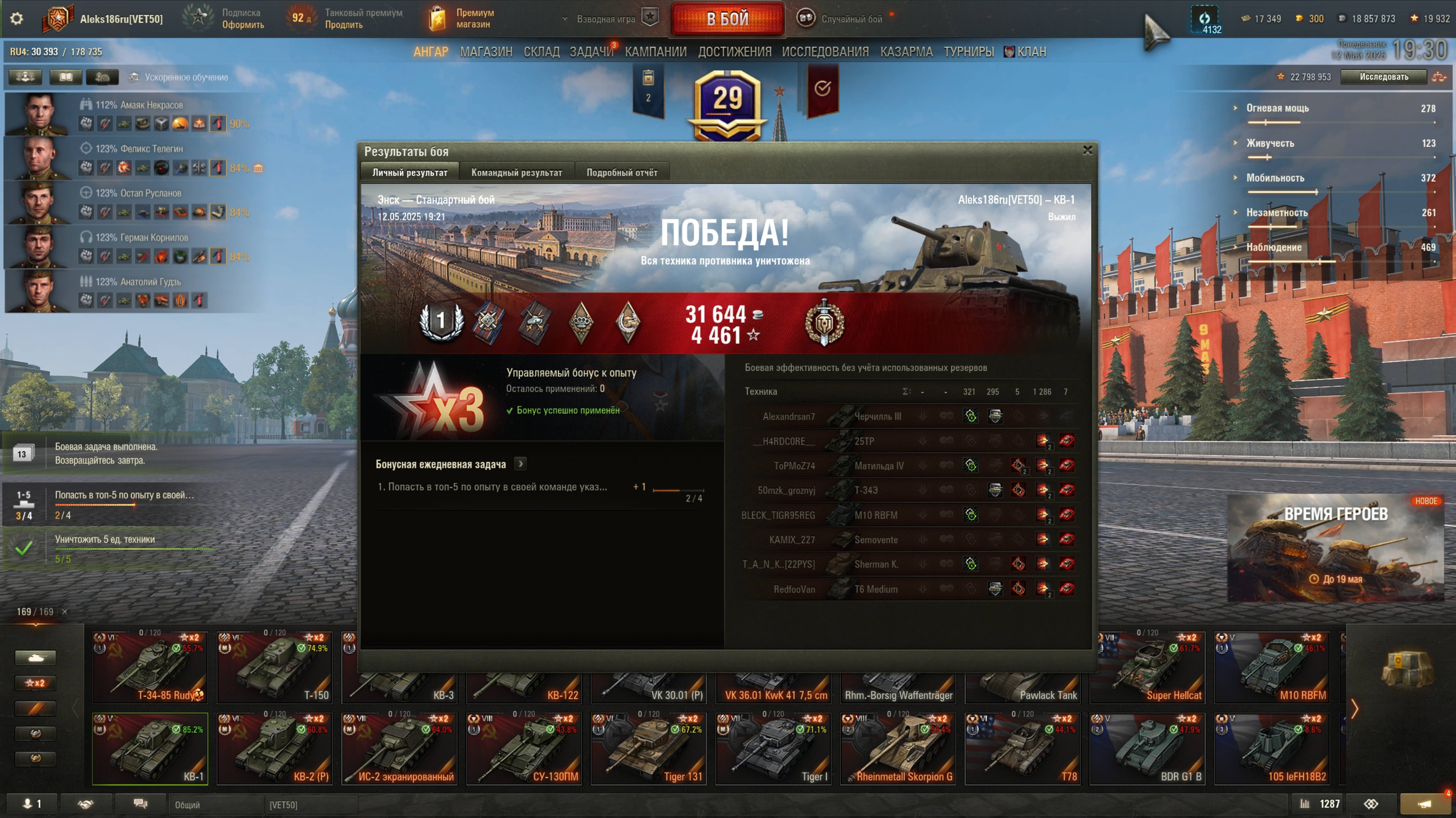This screenshot has height=818, width=1456.
Task: Click the red В БОЙ! battle button
Action: tap(727, 19)
